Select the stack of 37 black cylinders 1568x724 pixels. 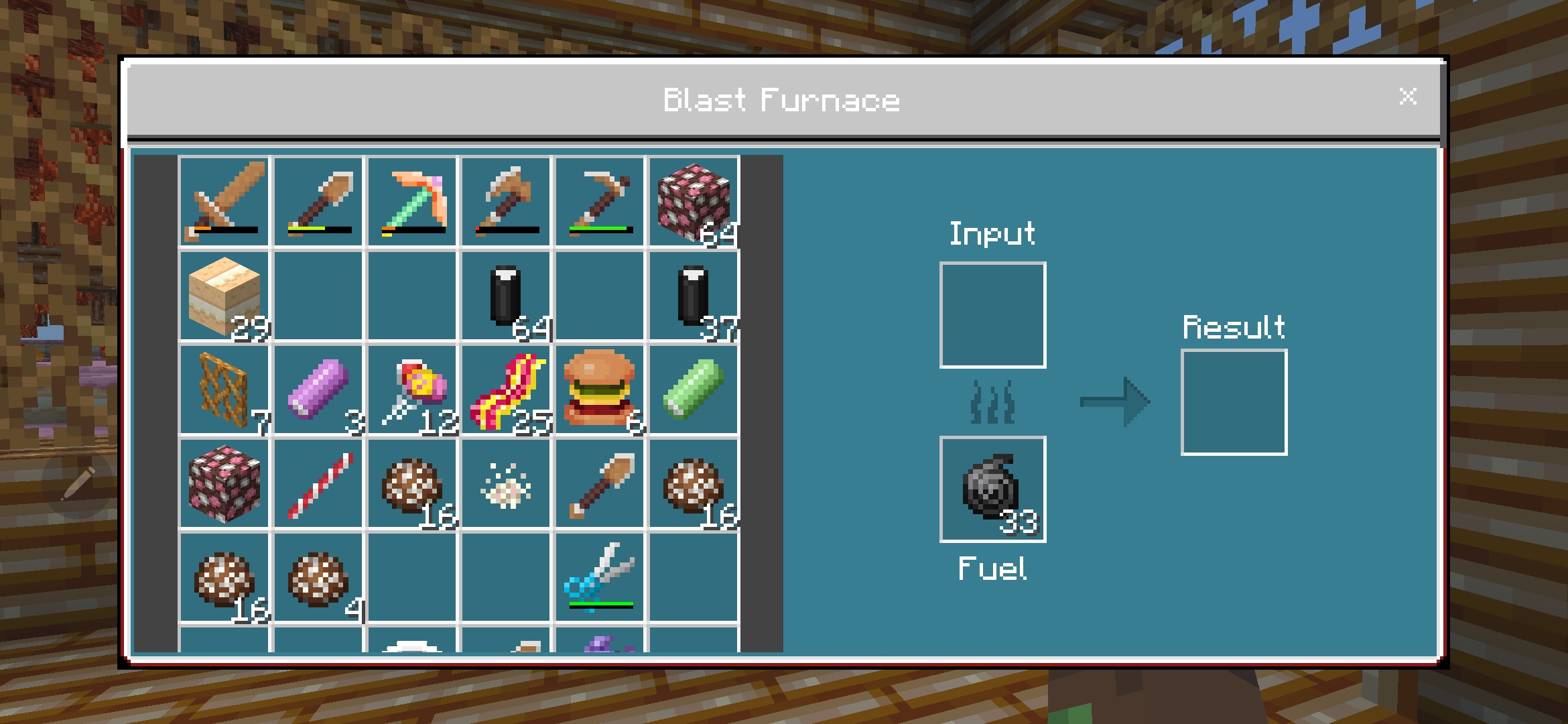694,295
